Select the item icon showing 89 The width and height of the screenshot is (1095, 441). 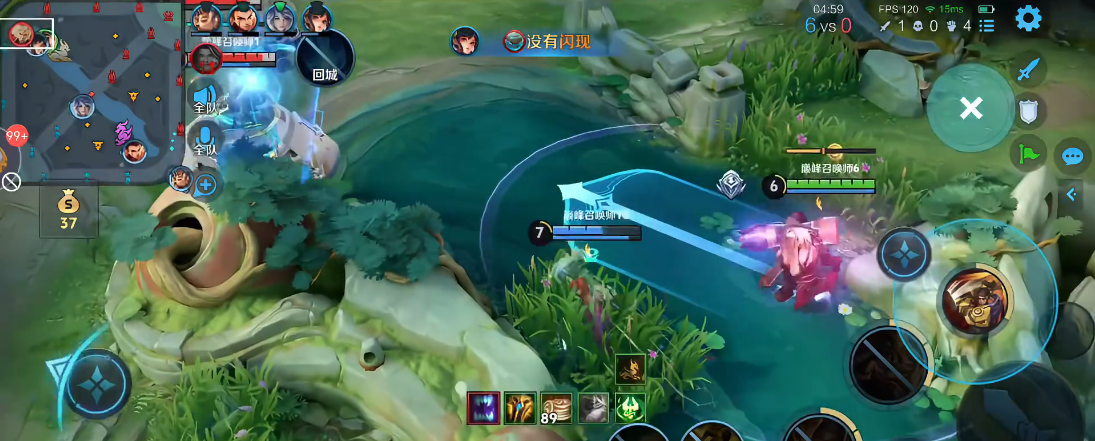[556, 407]
